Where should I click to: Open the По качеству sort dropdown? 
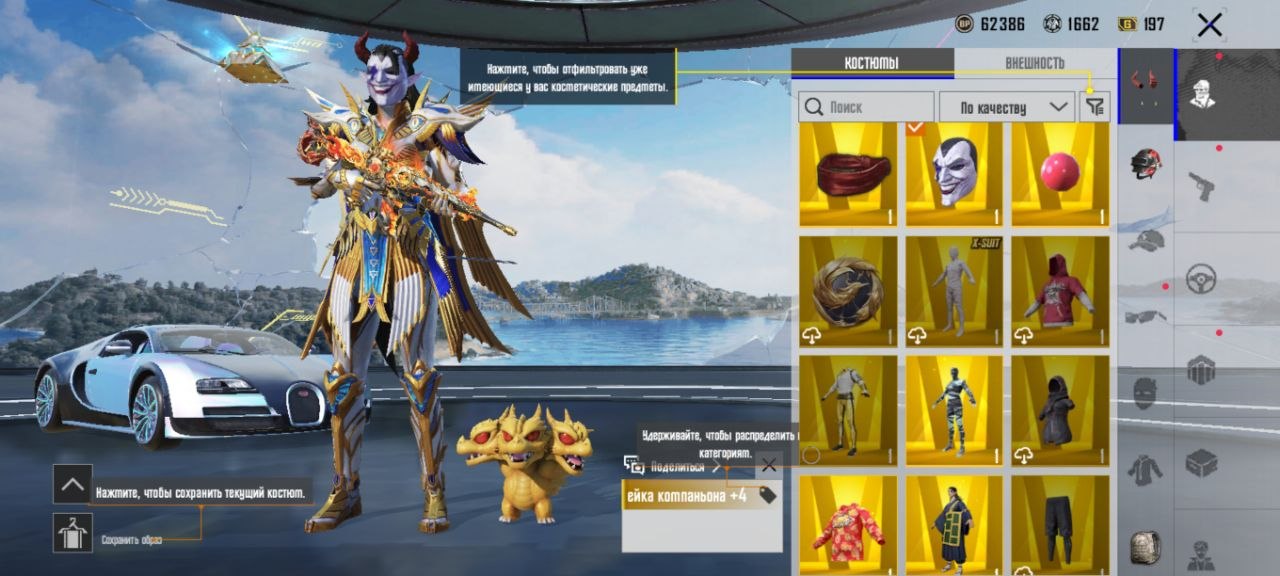tap(1006, 107)
